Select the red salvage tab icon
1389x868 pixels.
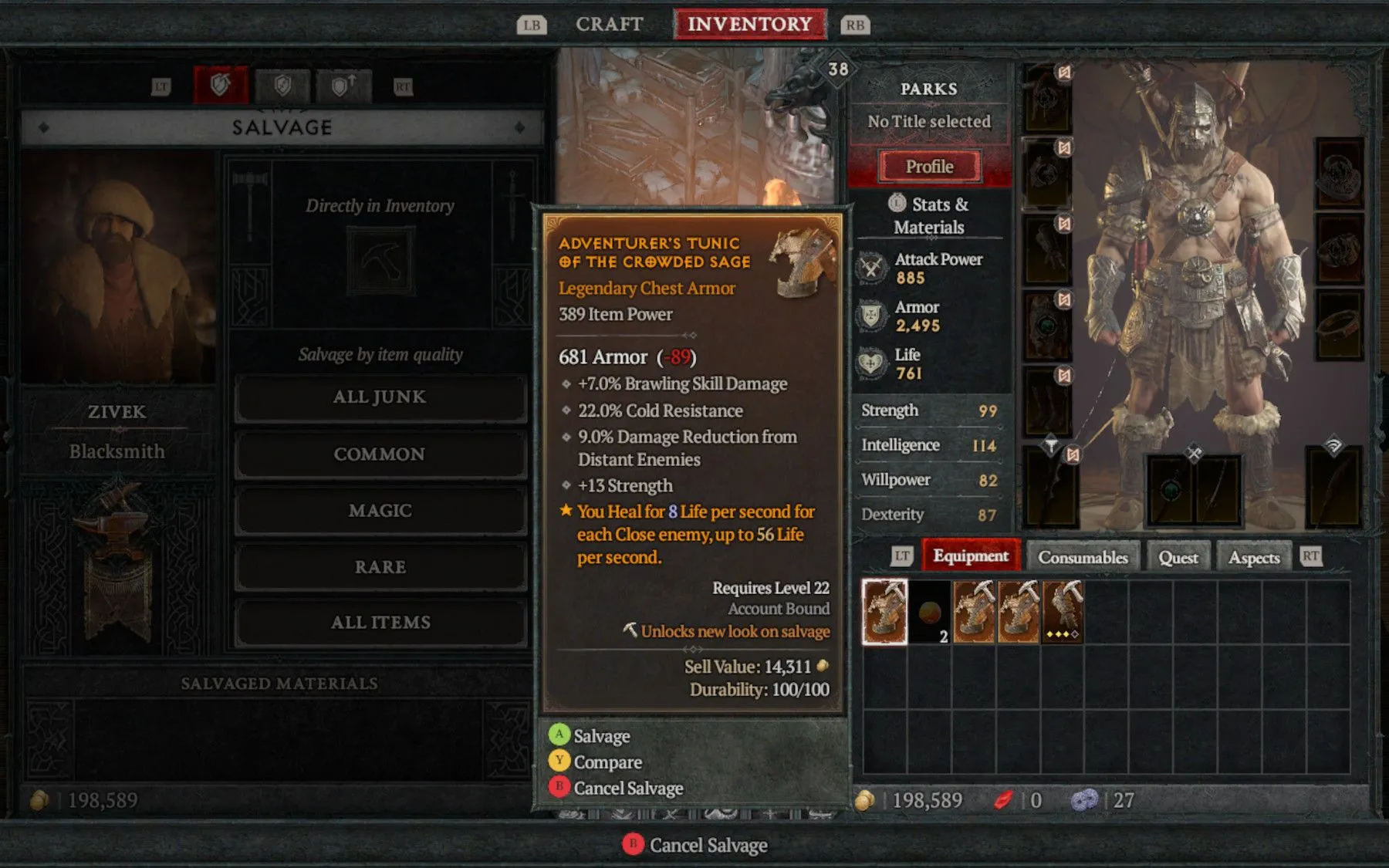tap(221, 85)
